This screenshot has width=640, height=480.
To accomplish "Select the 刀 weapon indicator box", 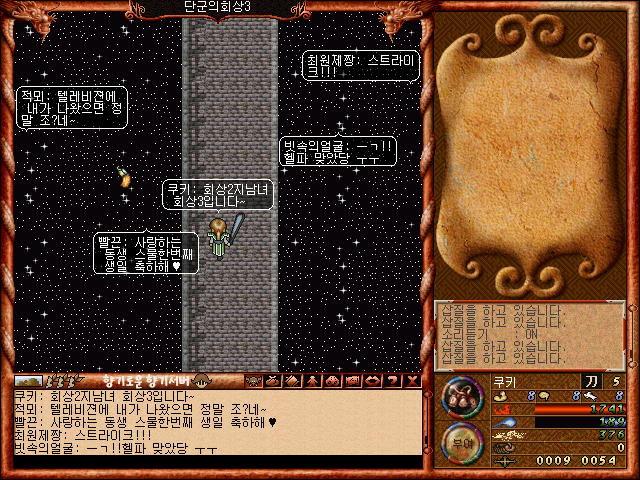I will click(x=591, y=381).
